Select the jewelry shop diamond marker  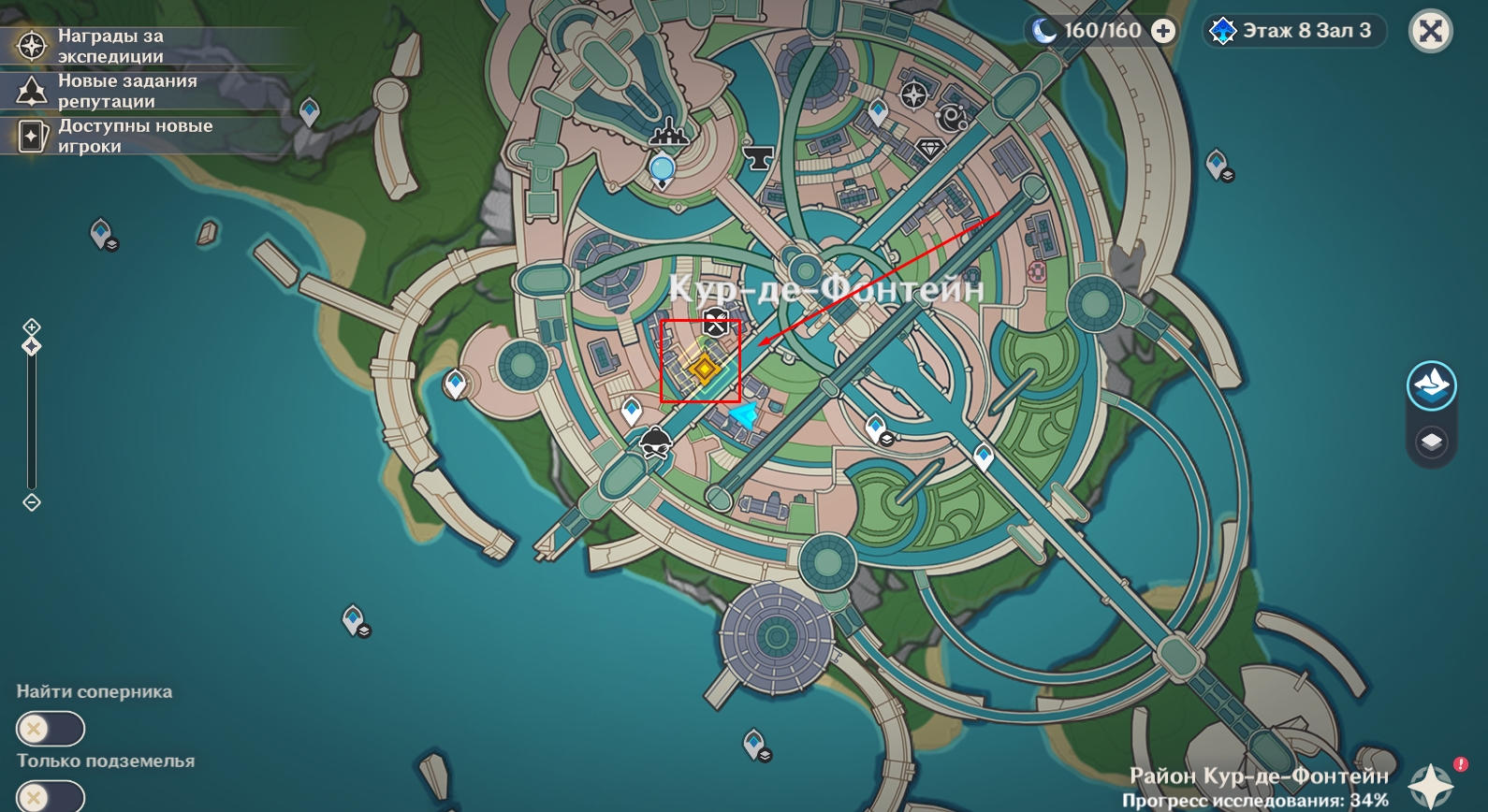pos(930,149)
